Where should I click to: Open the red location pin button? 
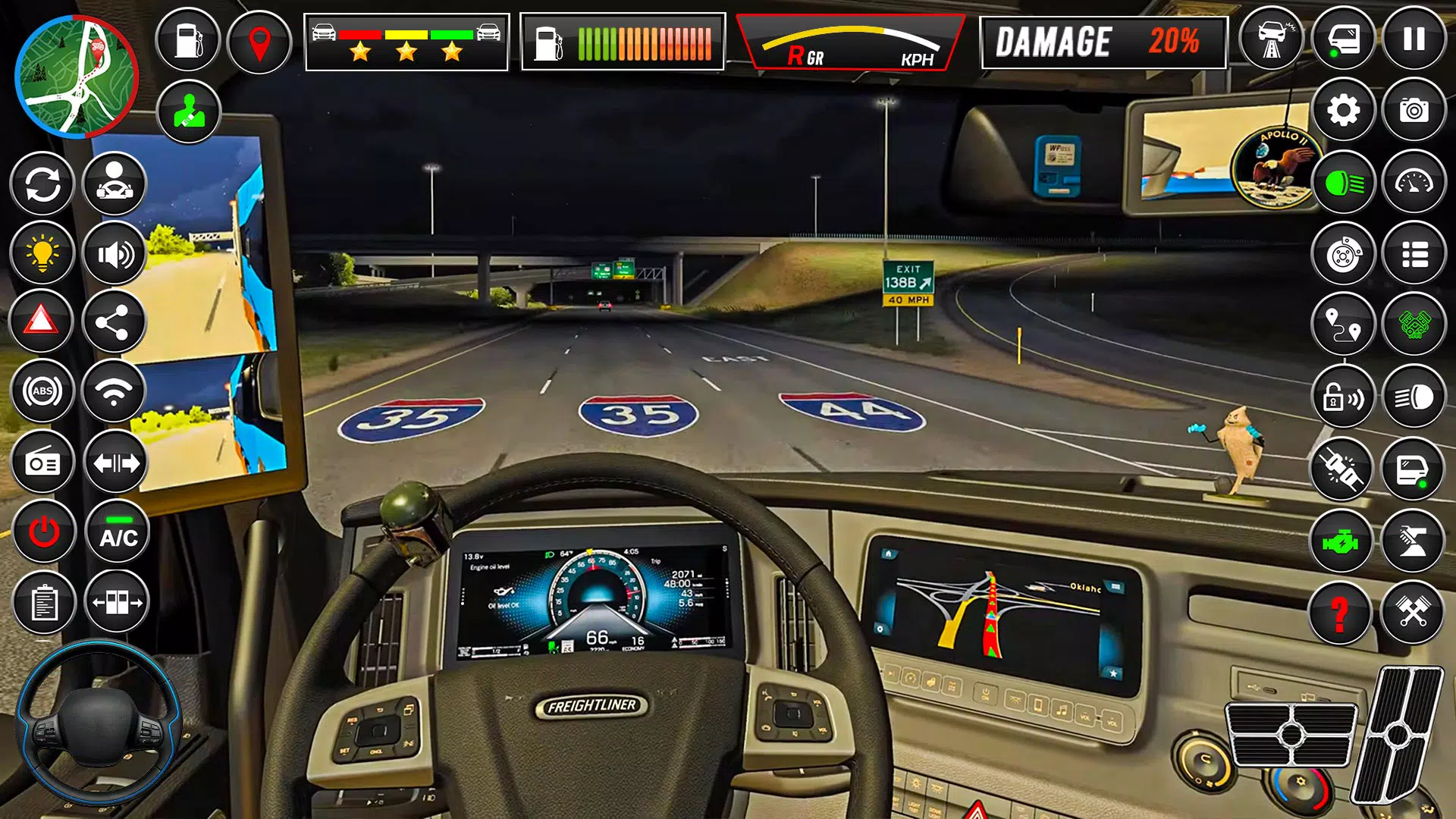259,42
